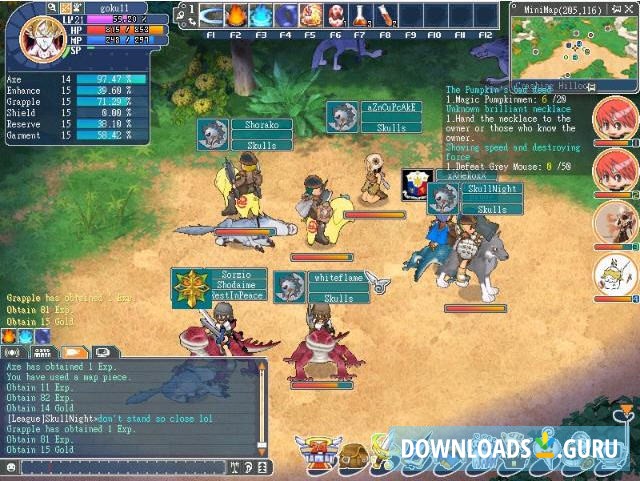Use the orange flask potion on F7
Viewport: 640px width, 481px height.
[361, 16]
